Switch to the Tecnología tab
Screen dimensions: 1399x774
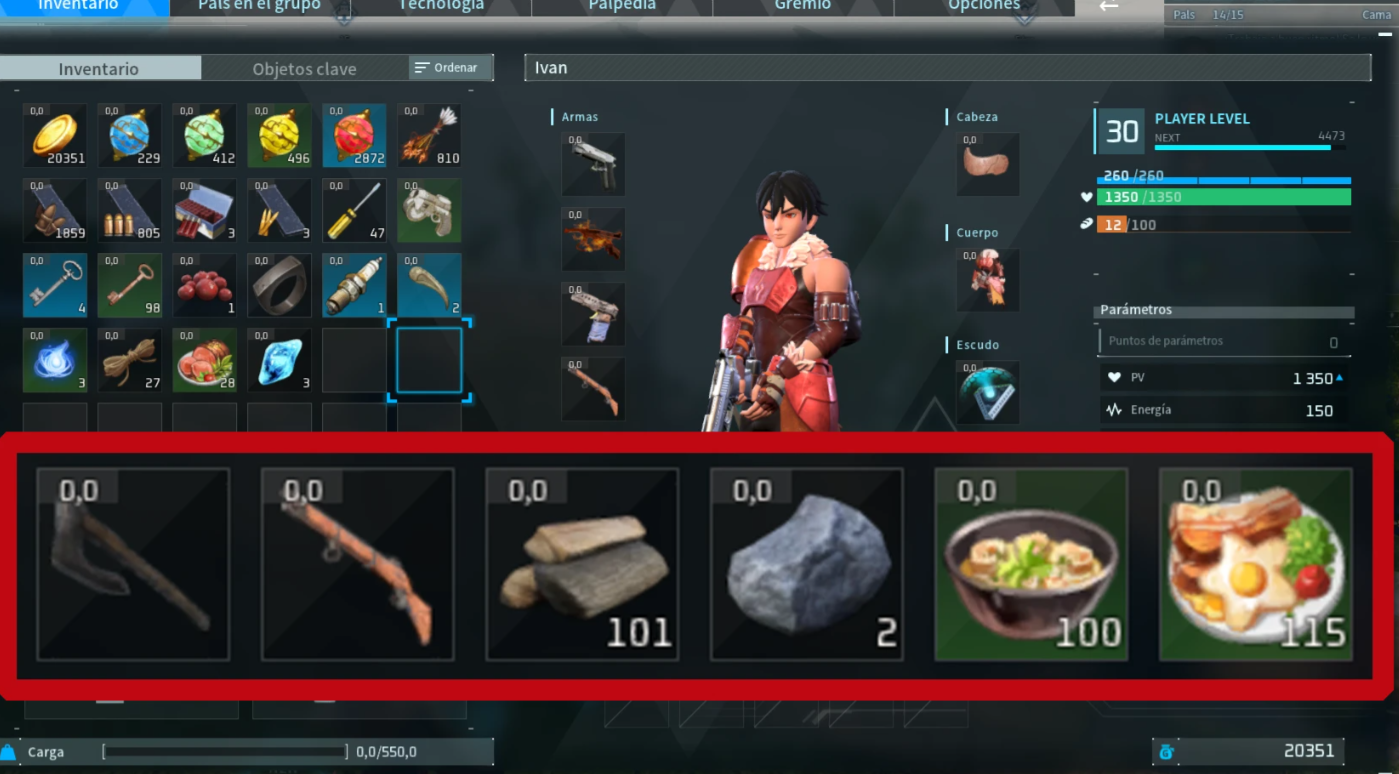click(x=441, y=6)
